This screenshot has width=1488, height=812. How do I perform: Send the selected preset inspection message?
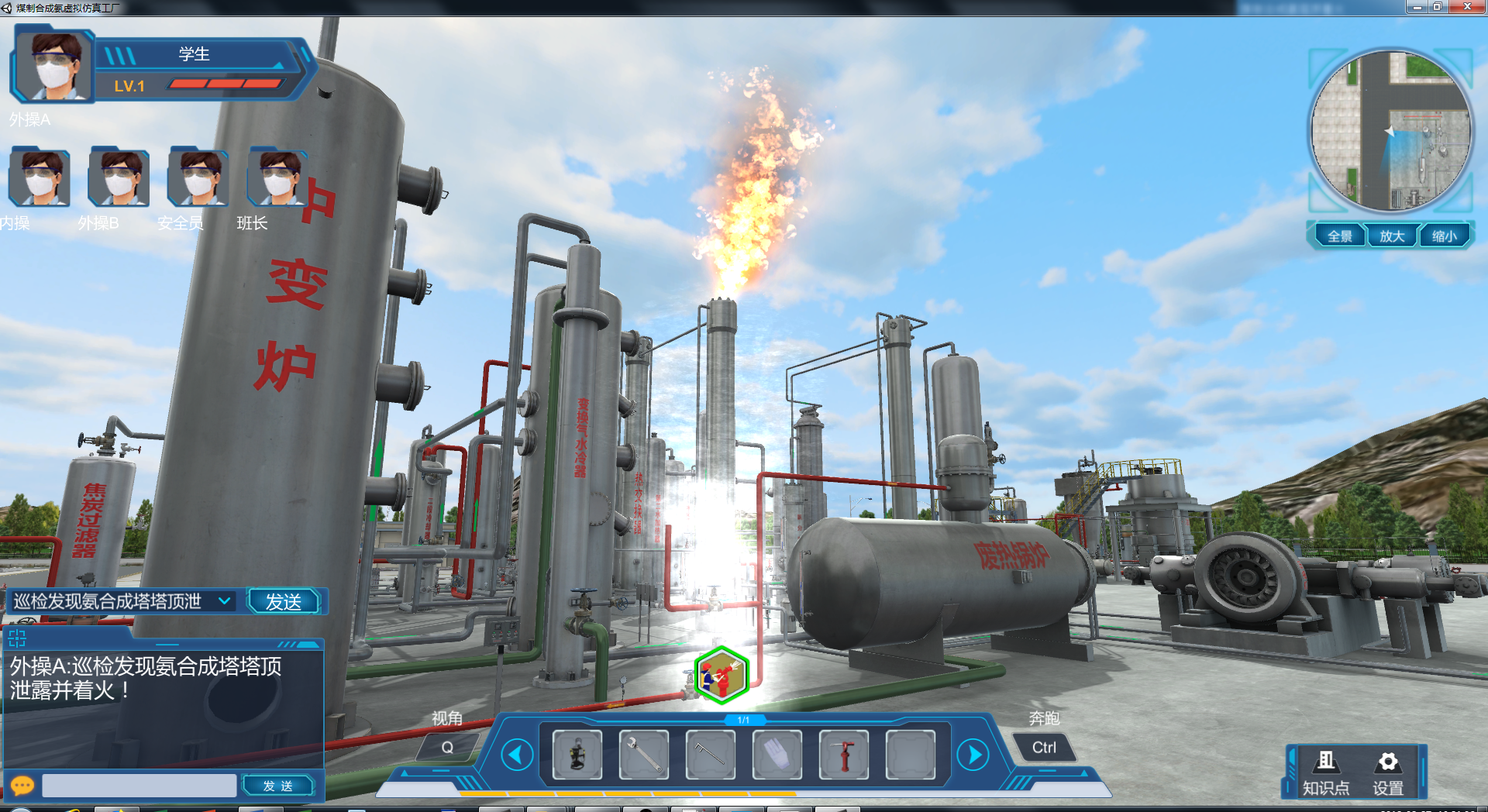(284, 602)
